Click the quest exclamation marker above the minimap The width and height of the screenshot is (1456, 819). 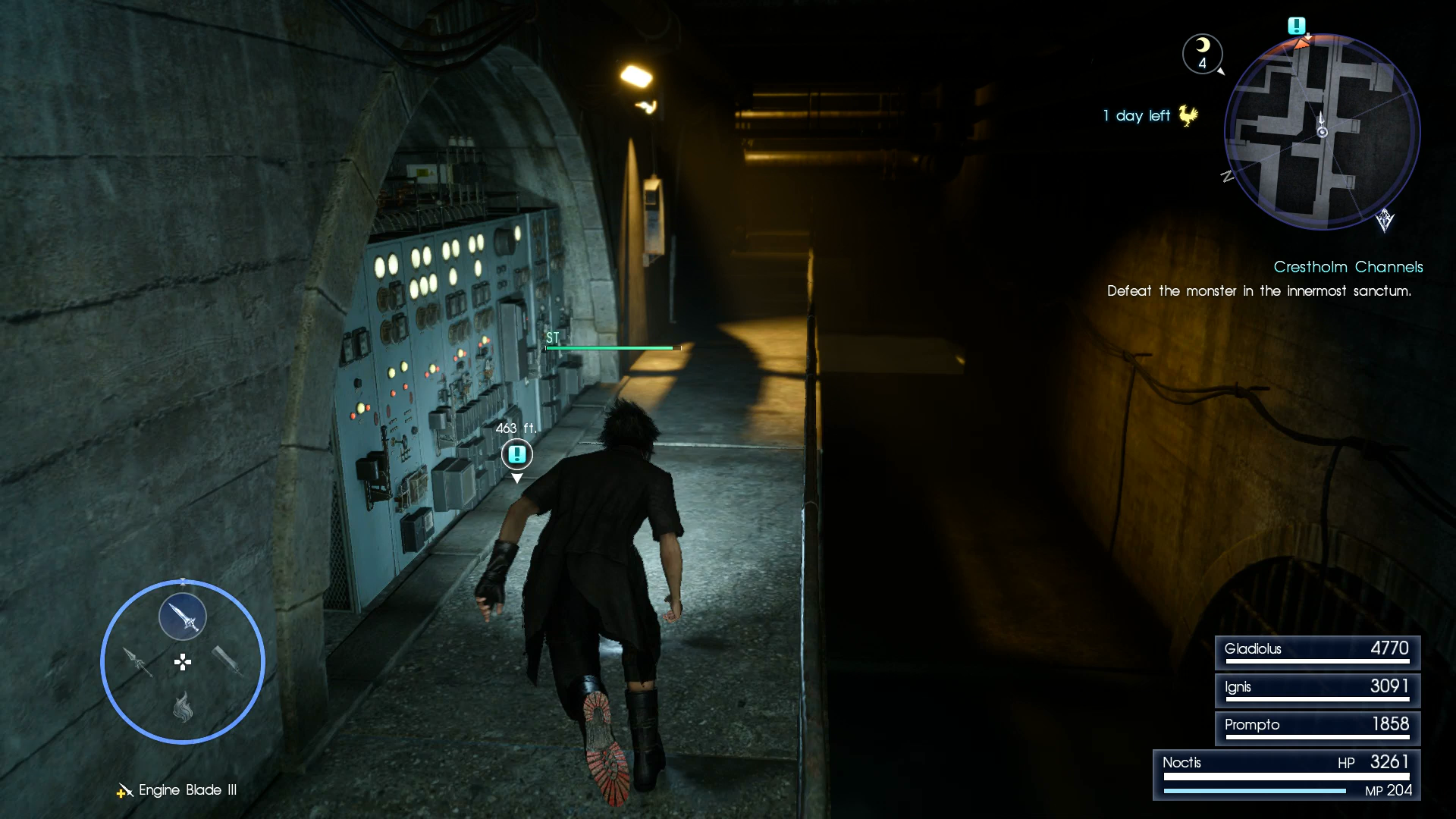pos(1296,25)
